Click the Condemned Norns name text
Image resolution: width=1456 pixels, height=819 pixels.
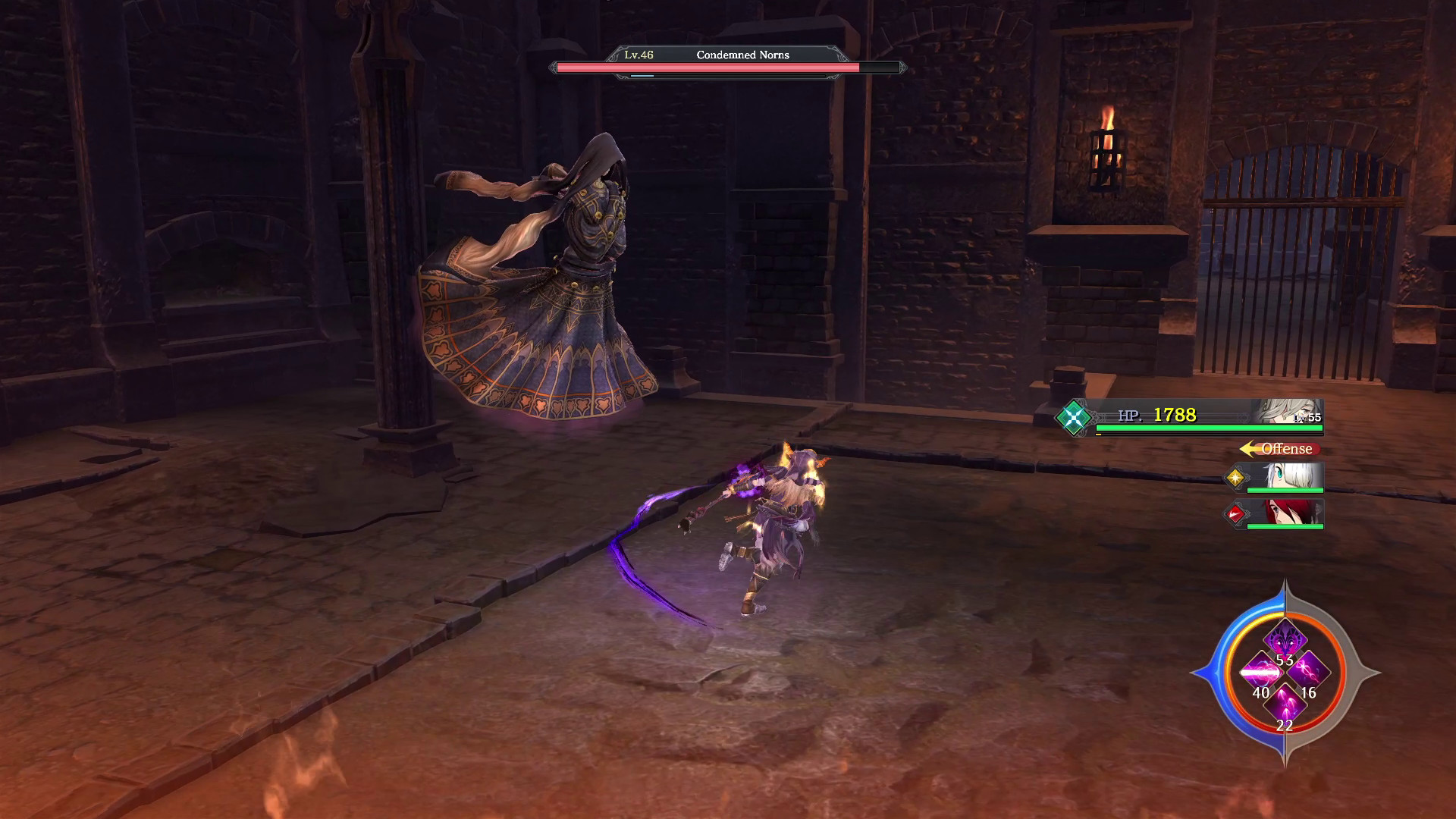743,55
